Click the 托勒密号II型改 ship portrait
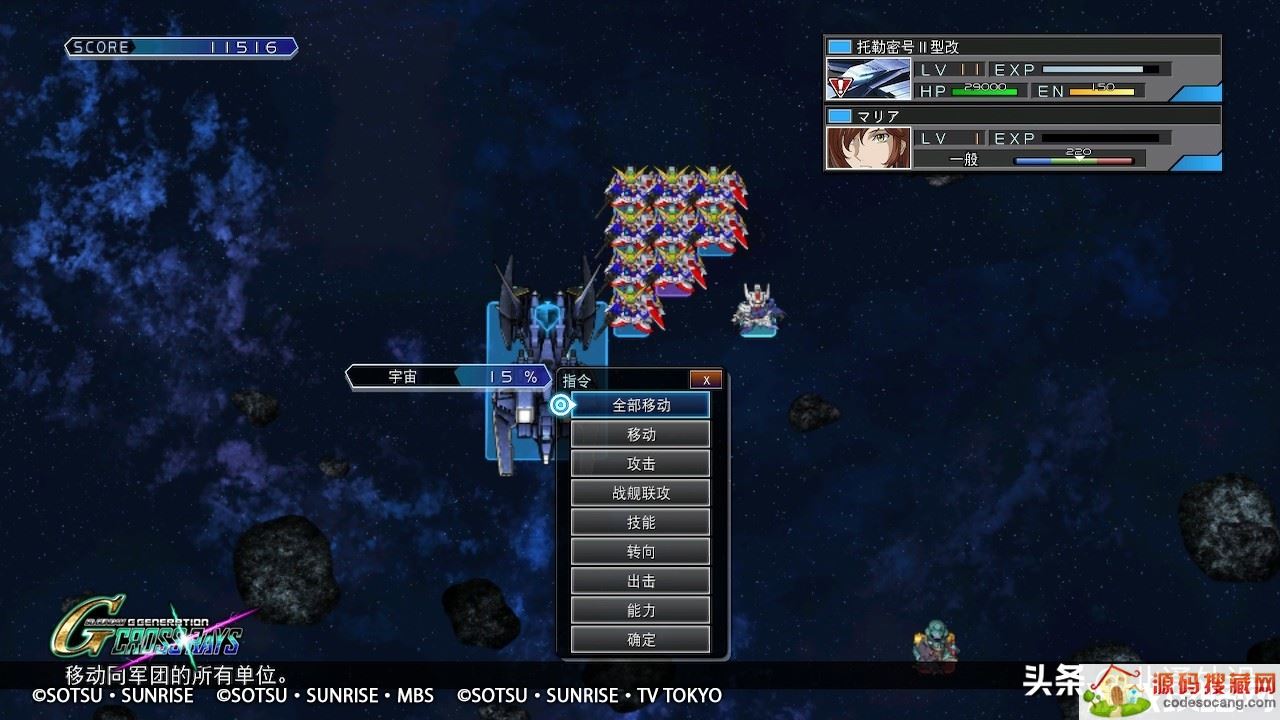This screenshot has height=720, width=1280. 868,79
